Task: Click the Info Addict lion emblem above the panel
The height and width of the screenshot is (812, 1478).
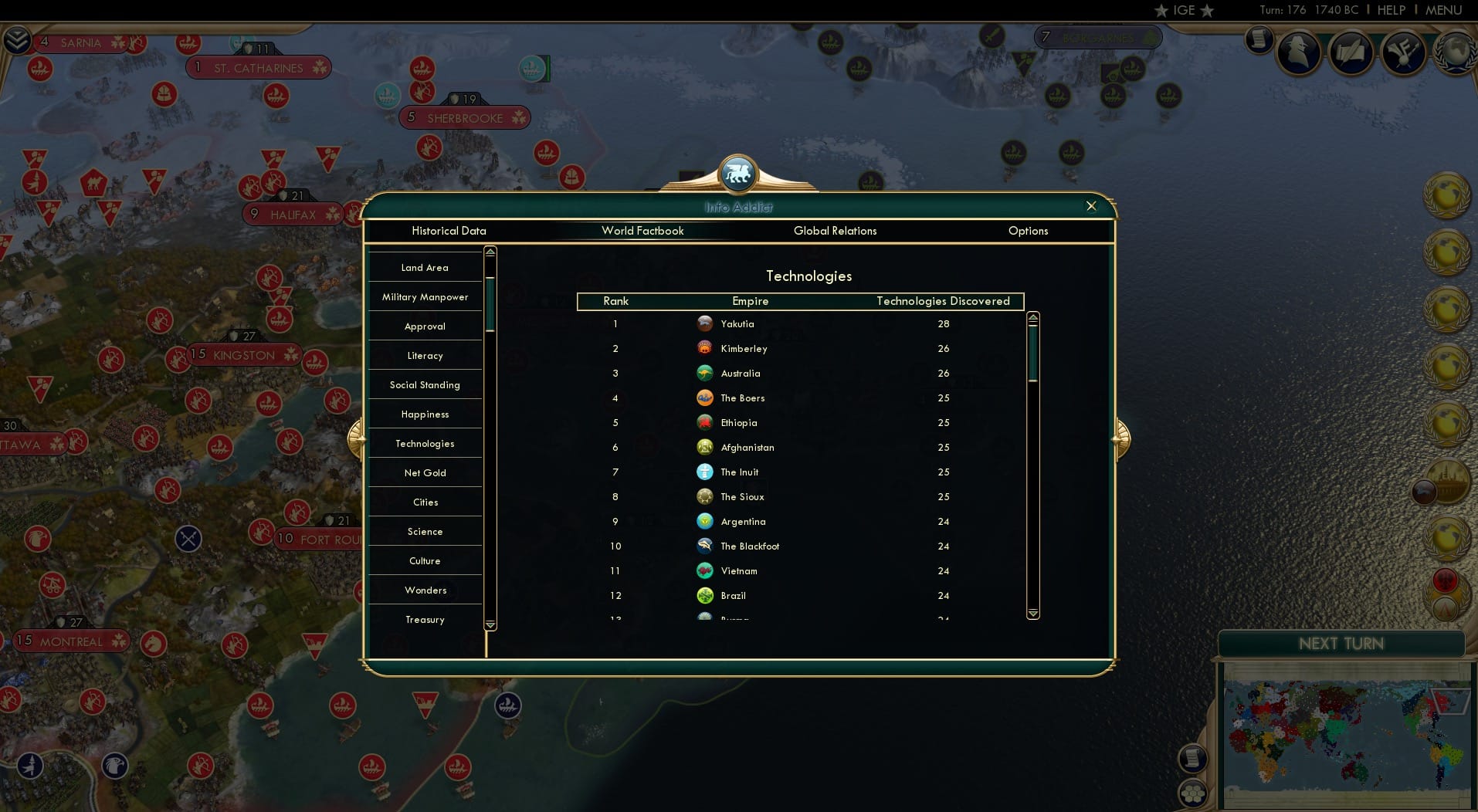Action: pos(738,173)
